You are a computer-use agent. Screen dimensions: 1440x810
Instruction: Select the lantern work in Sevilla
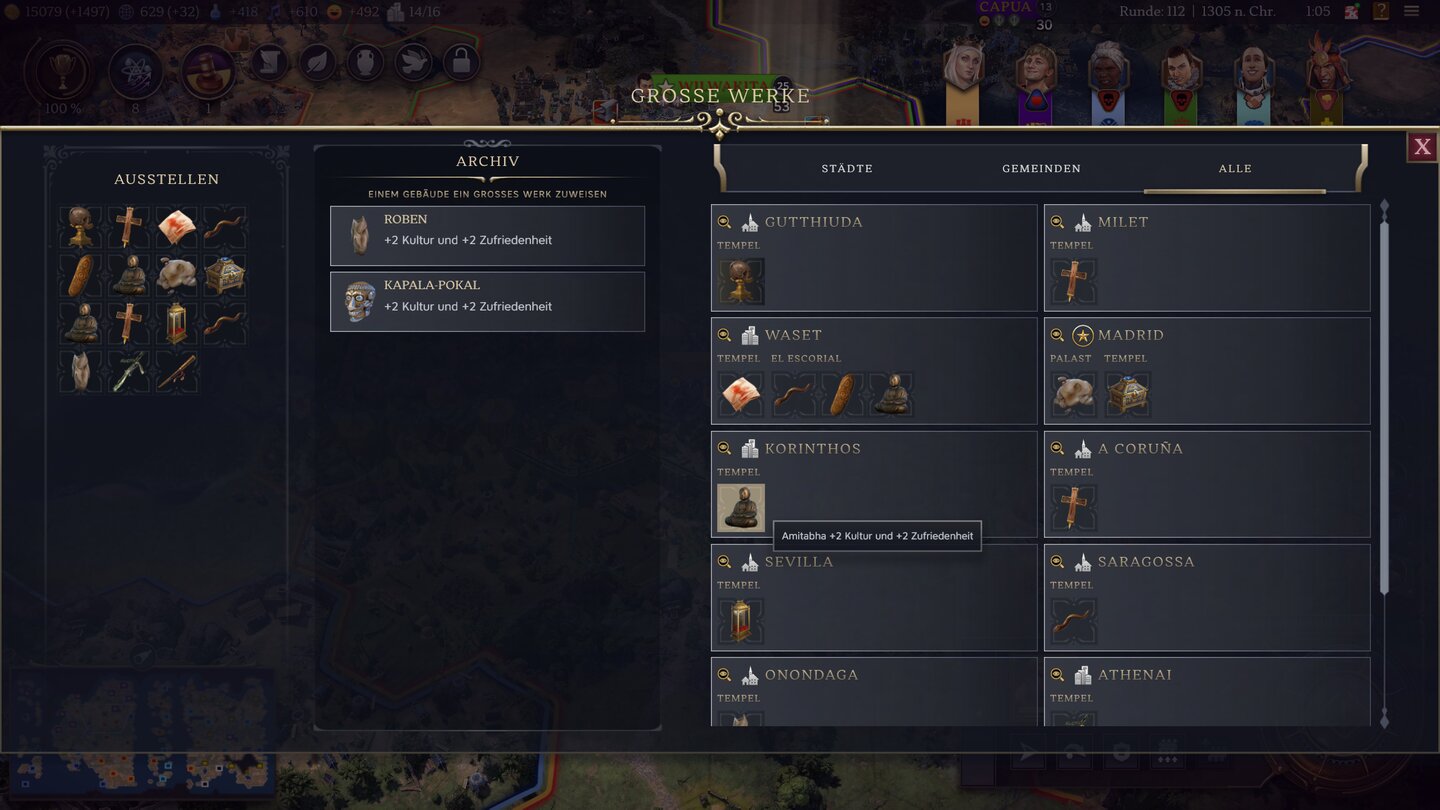(x=741, y=621)
